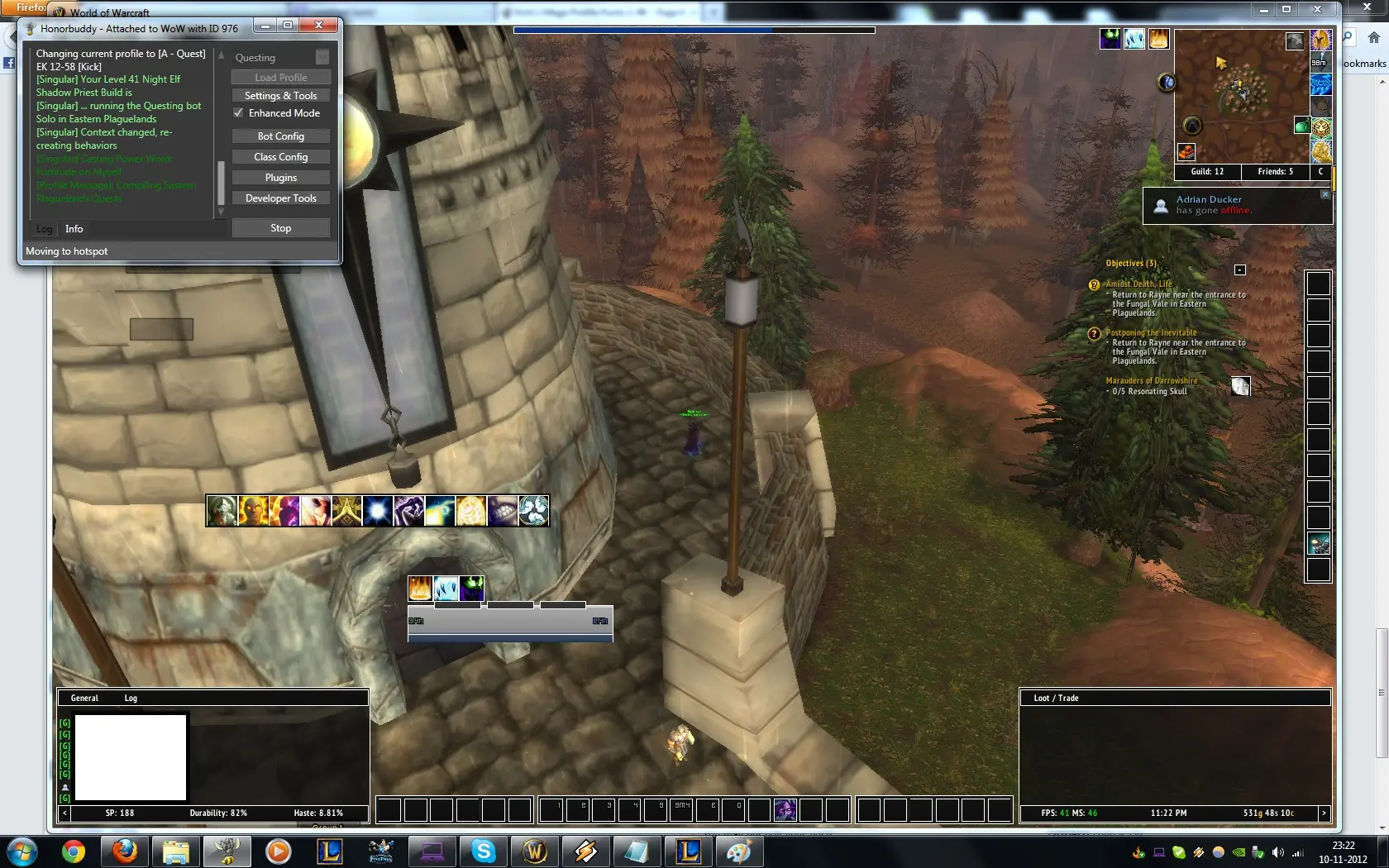
Task: Open Settings & Tools in Honorbuddy
Action: pos(280,96)
